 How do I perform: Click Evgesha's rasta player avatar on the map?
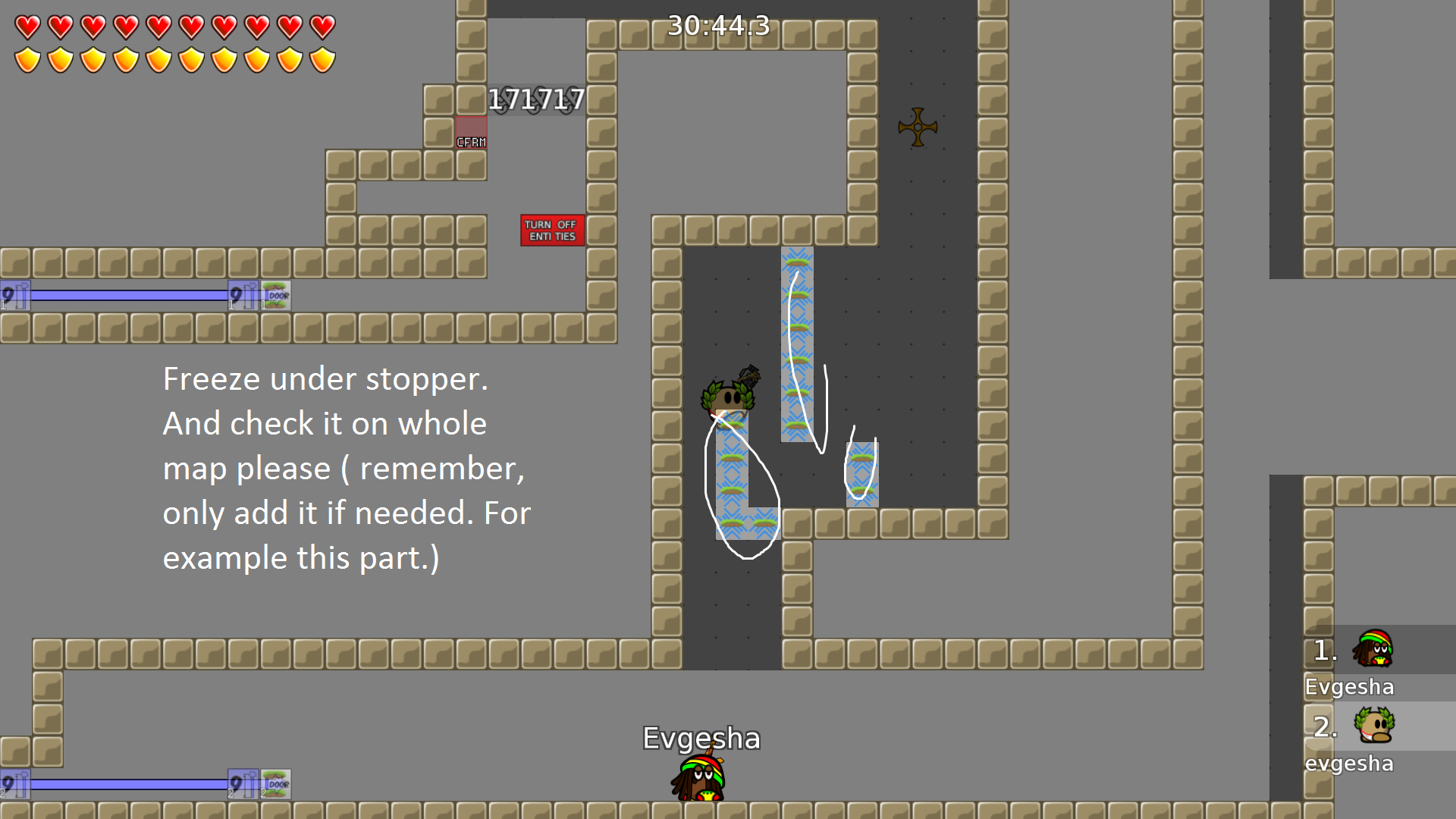pos(698,777)
